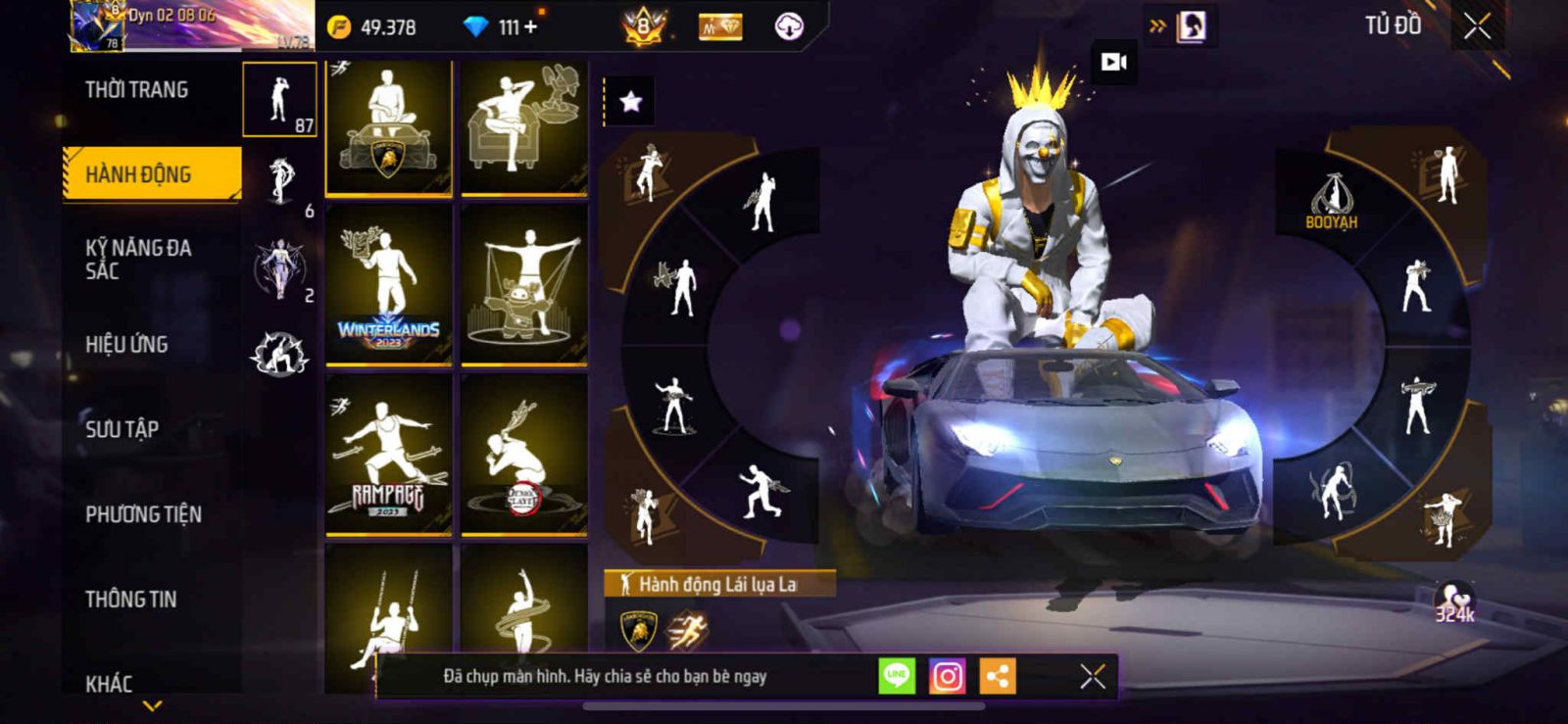Close the Tủ Đồ wardrobe screen
1568x724 pixels.
coord(1477,26)
